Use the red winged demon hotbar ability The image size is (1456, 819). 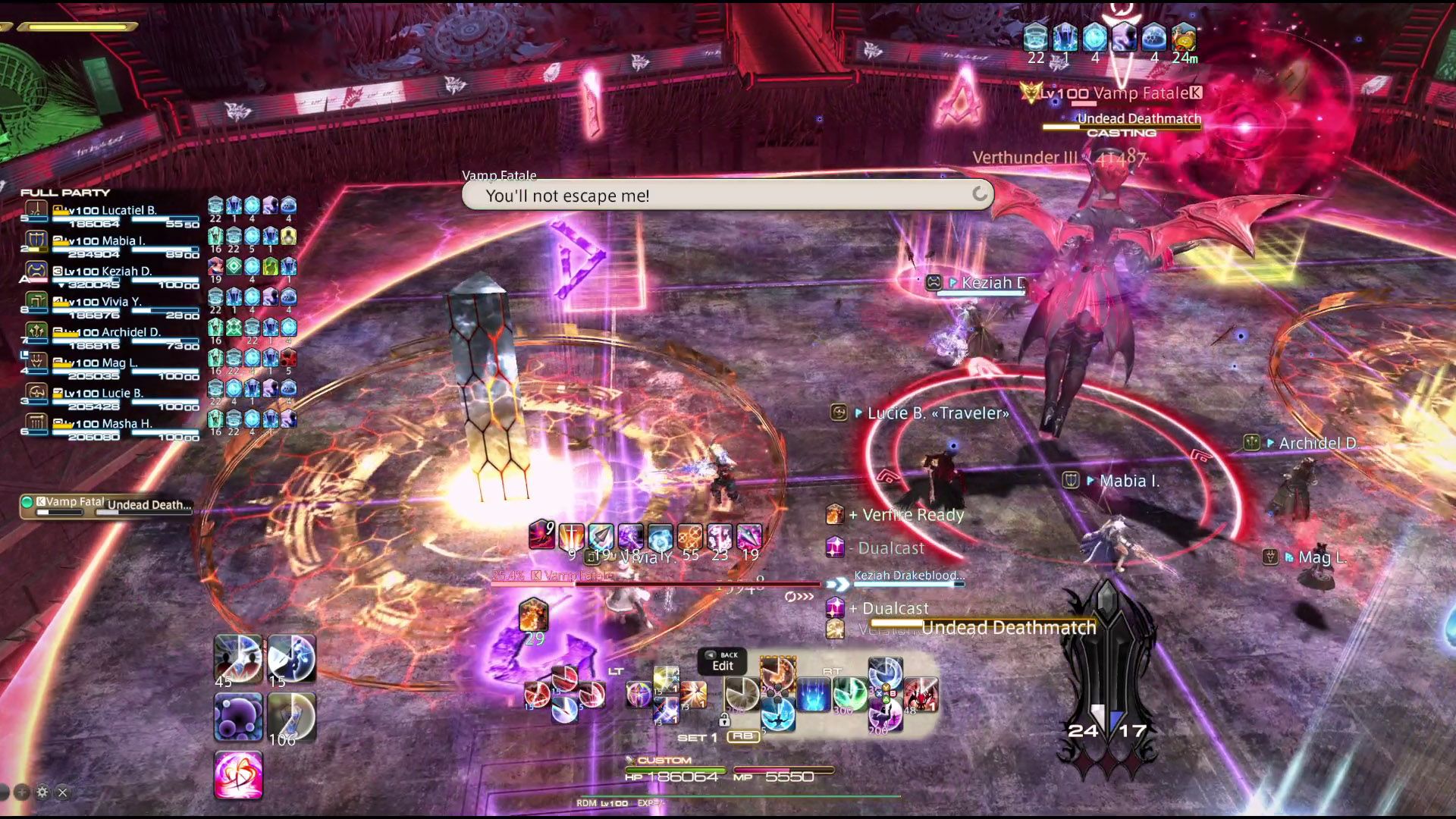coord(921,694)
